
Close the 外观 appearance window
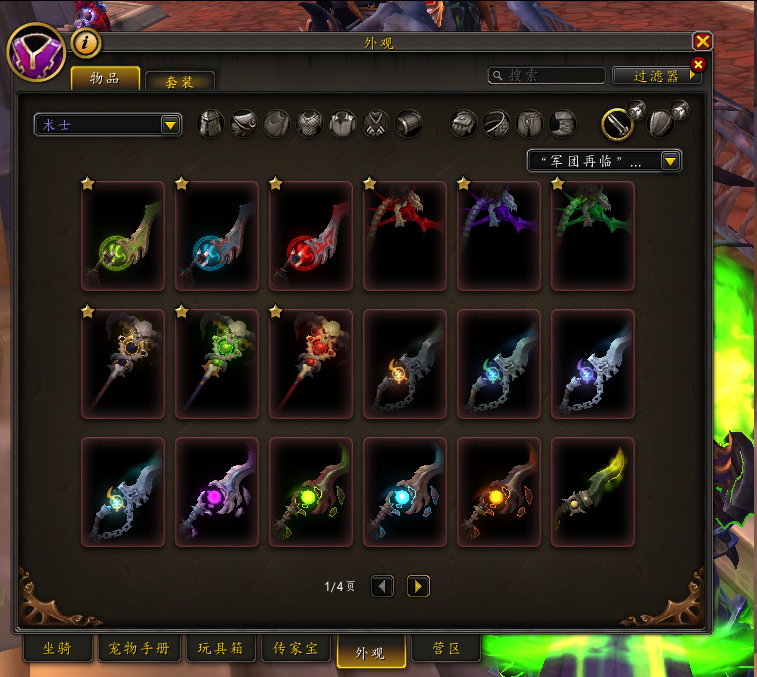(x=702, y=41)
